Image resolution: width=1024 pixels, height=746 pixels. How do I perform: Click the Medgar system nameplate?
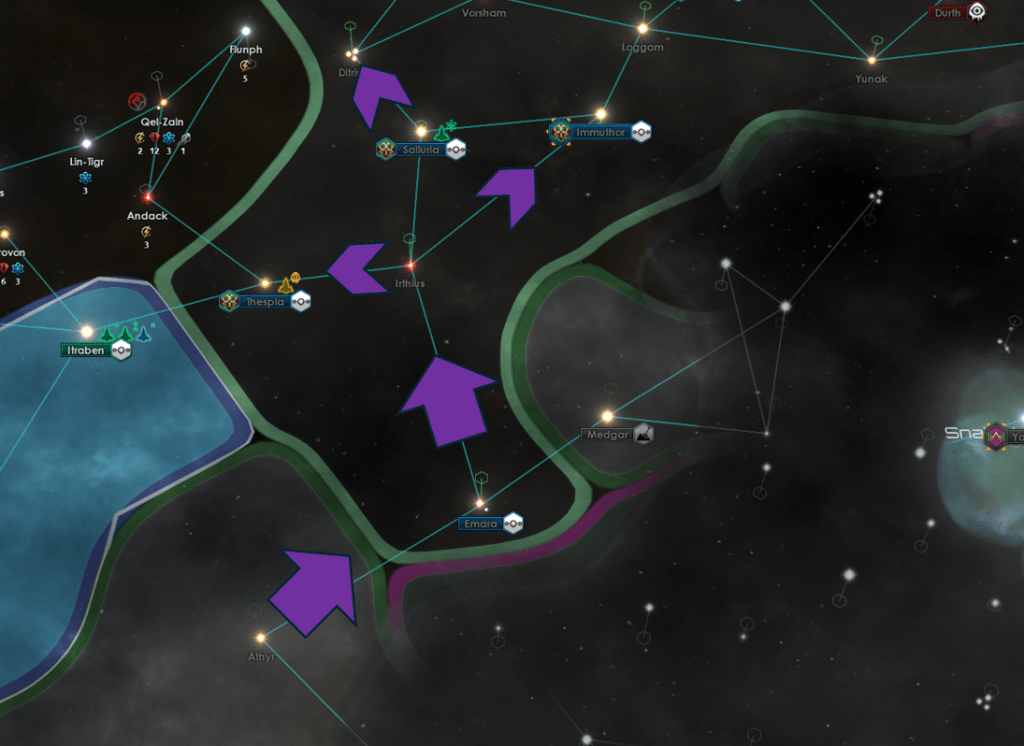tap(607, 435)
